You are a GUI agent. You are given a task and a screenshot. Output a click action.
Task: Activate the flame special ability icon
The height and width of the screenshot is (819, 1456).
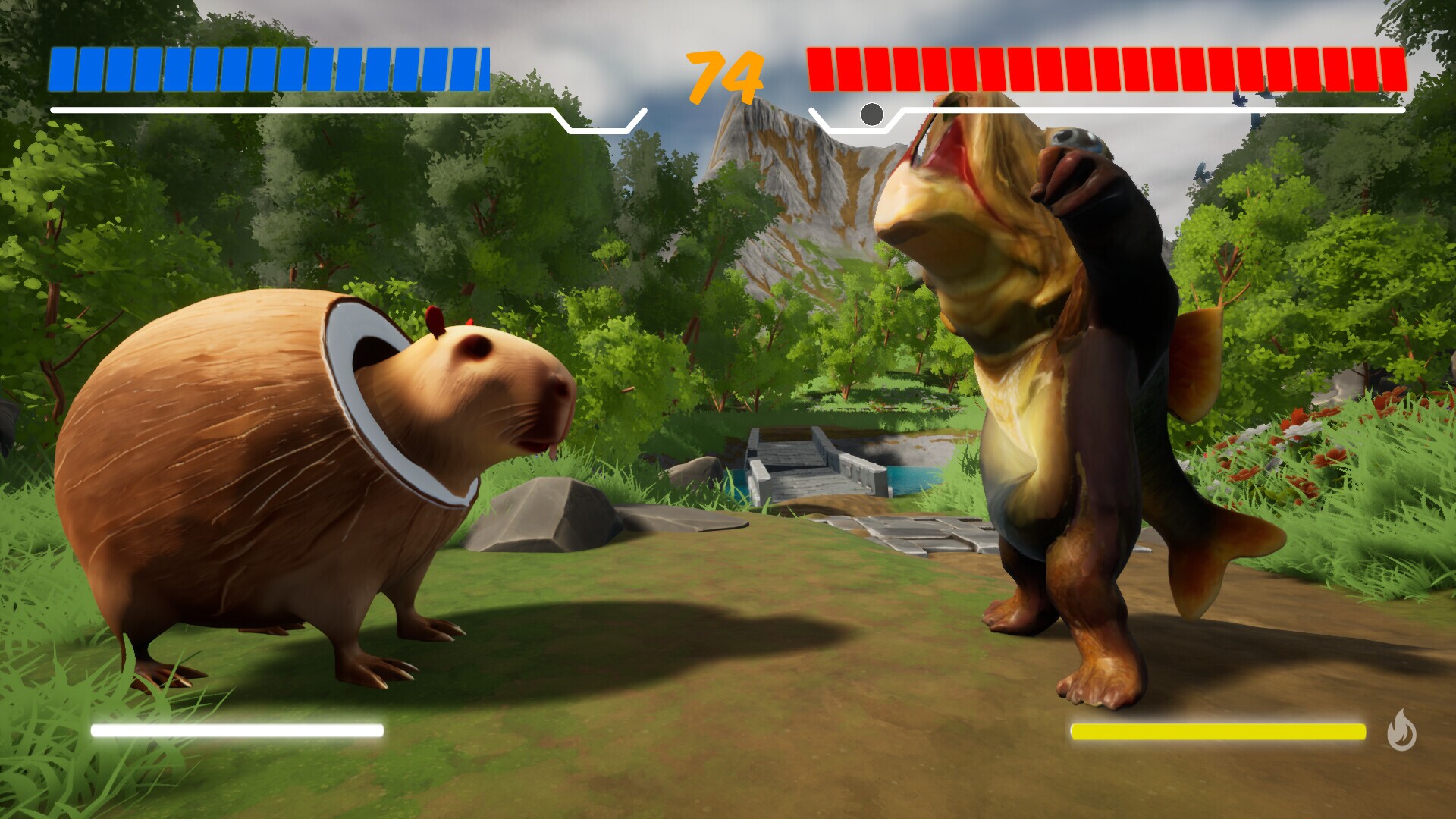click(x=1401, y=730)
